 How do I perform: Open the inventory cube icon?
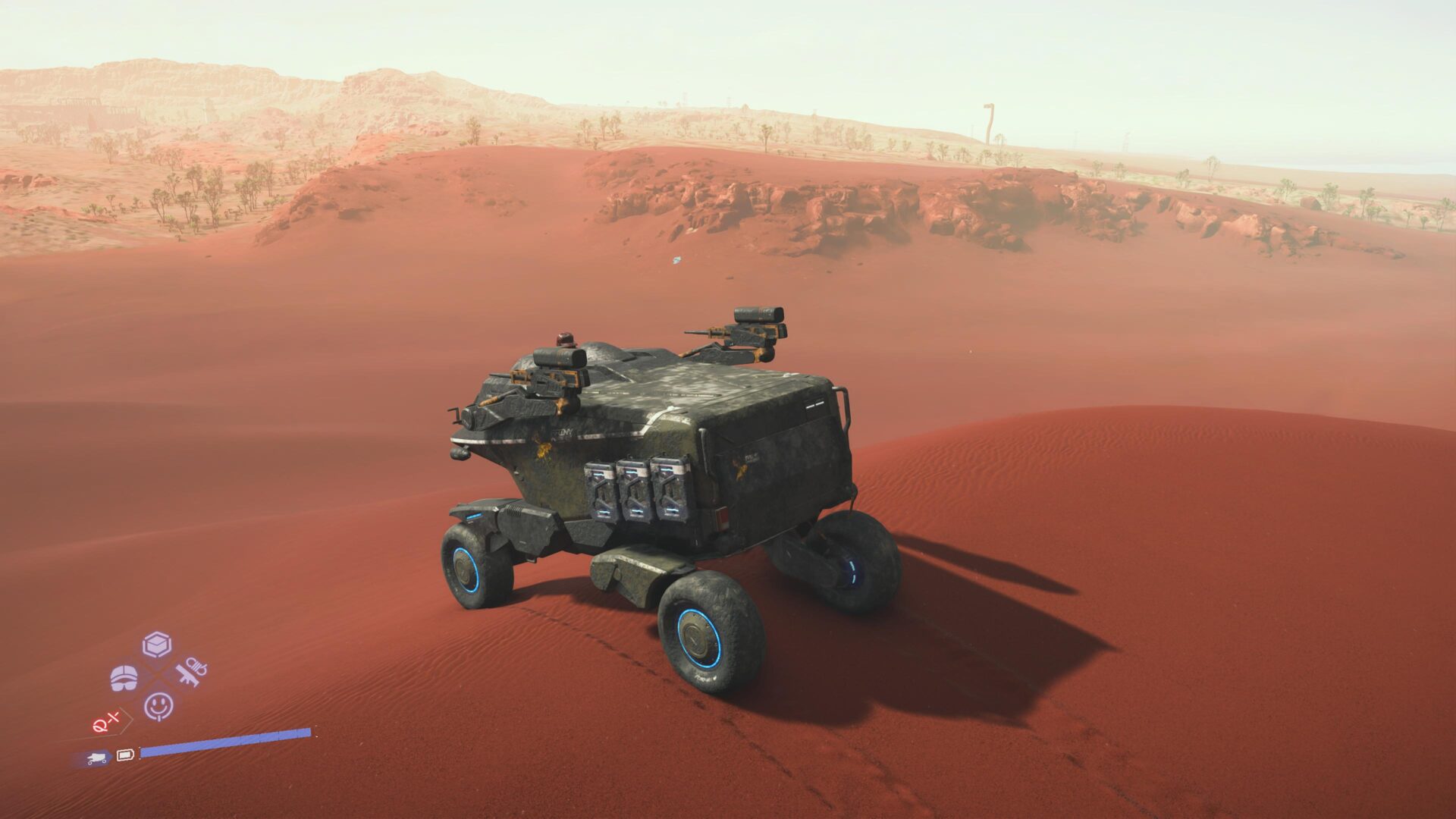coord(156,644)
